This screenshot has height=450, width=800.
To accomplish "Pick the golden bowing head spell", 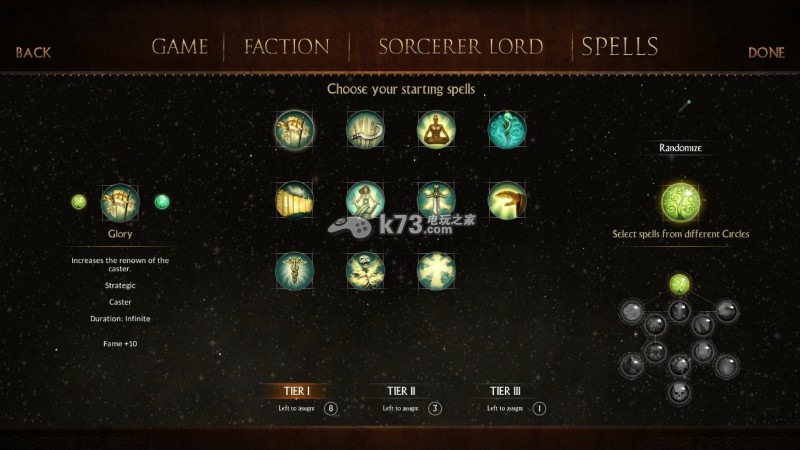I will (507, 199).
